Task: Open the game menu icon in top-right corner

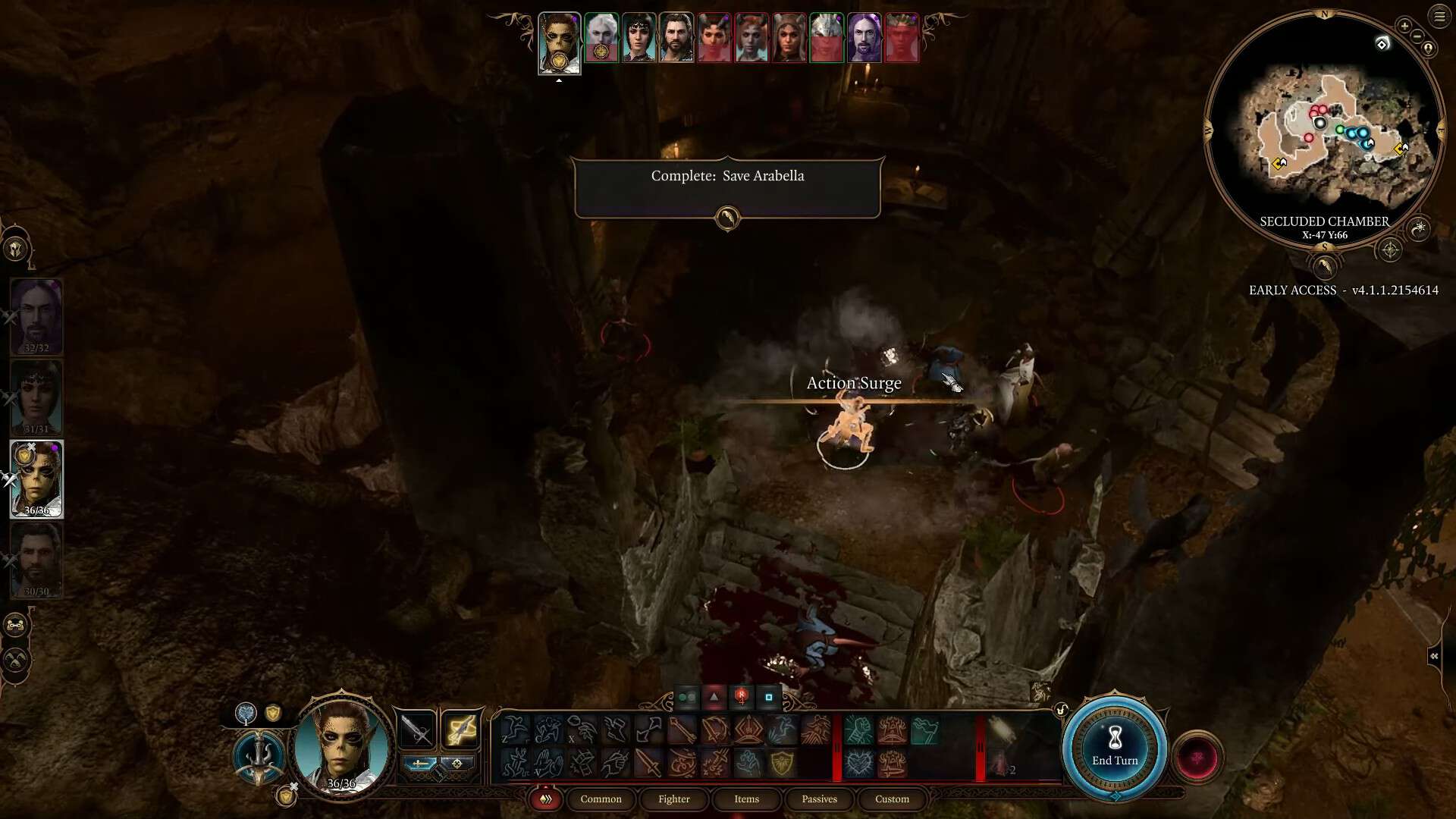Action: (x=1439, y=16)
